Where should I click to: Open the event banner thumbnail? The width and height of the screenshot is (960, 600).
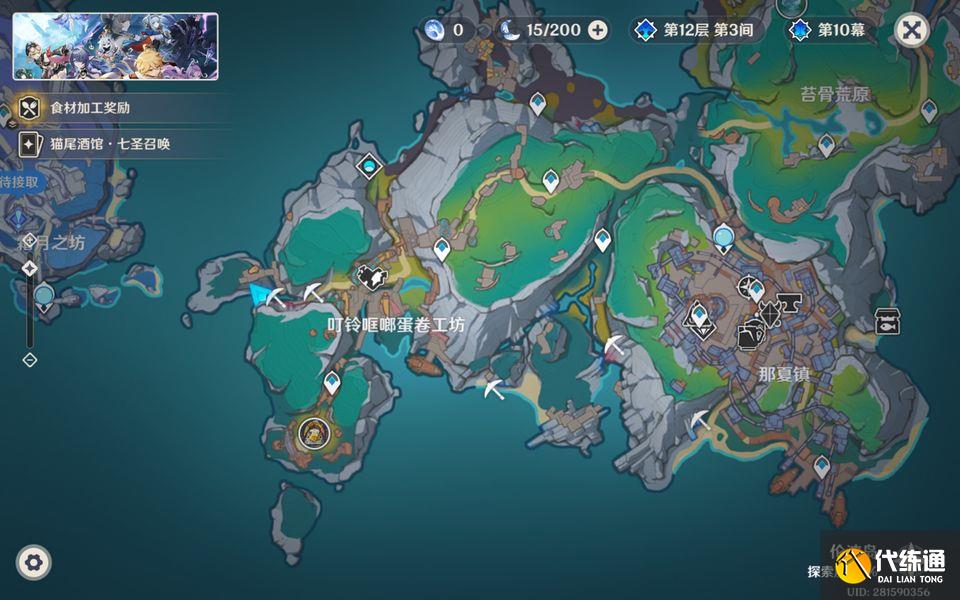115,46
